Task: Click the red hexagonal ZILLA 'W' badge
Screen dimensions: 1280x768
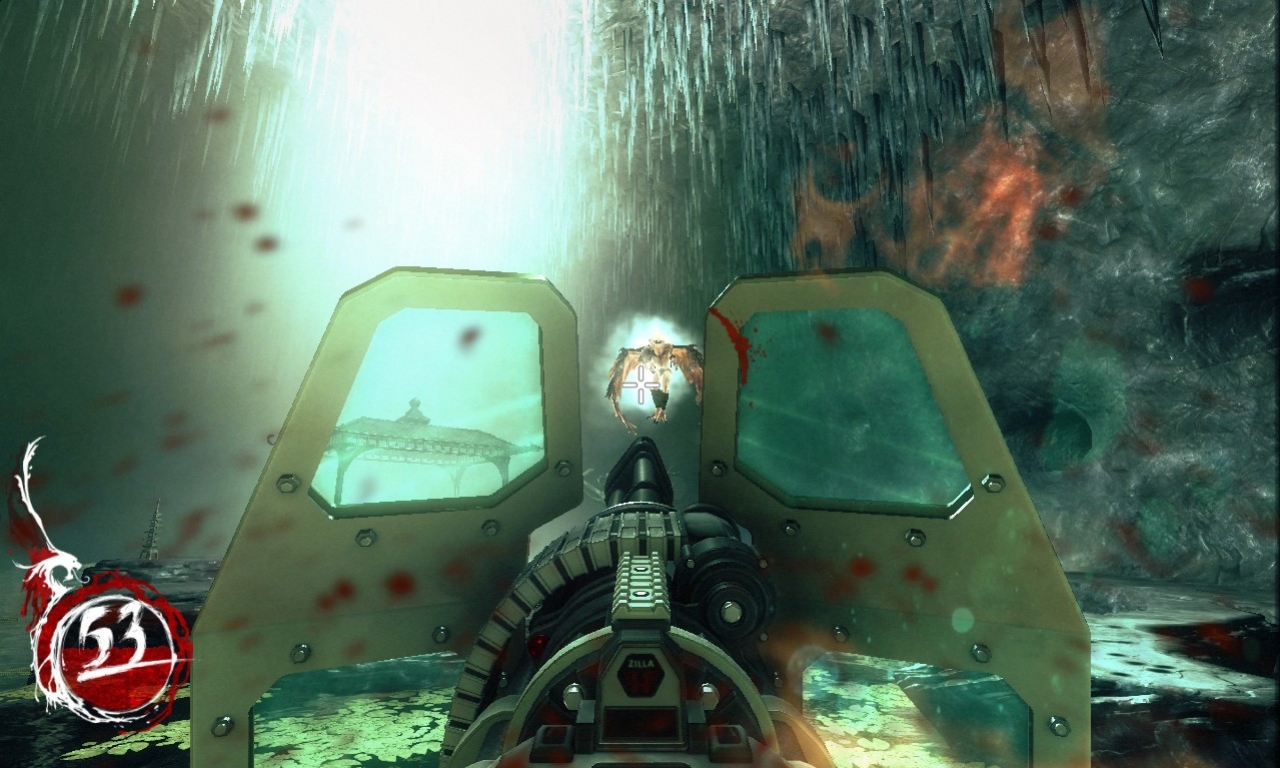Action: pos(640,682)
